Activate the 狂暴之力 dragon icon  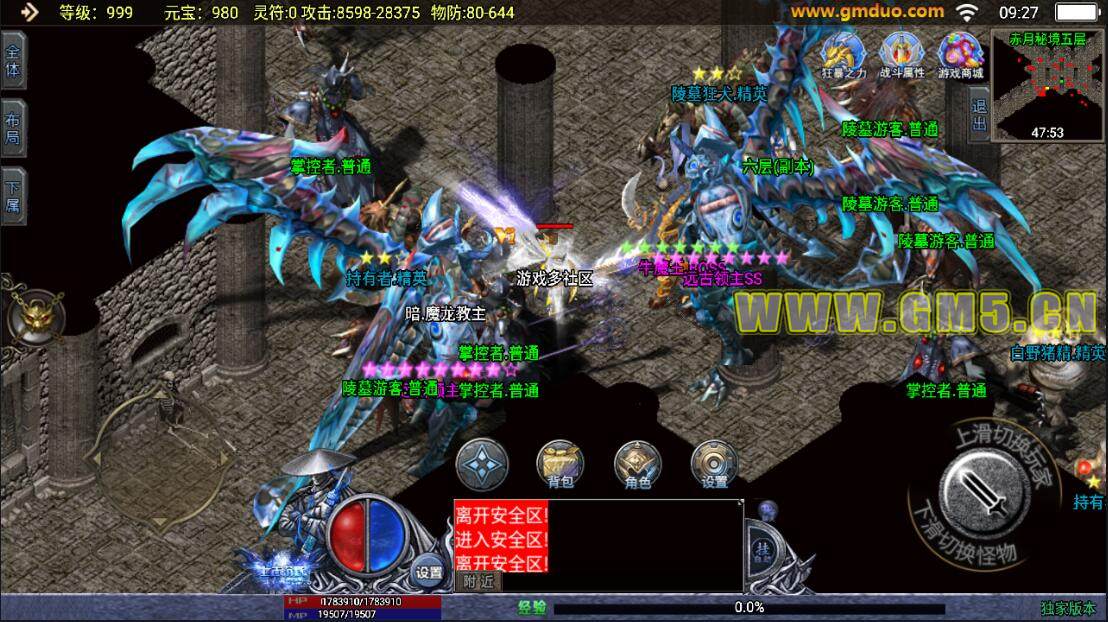click(843, 55)
